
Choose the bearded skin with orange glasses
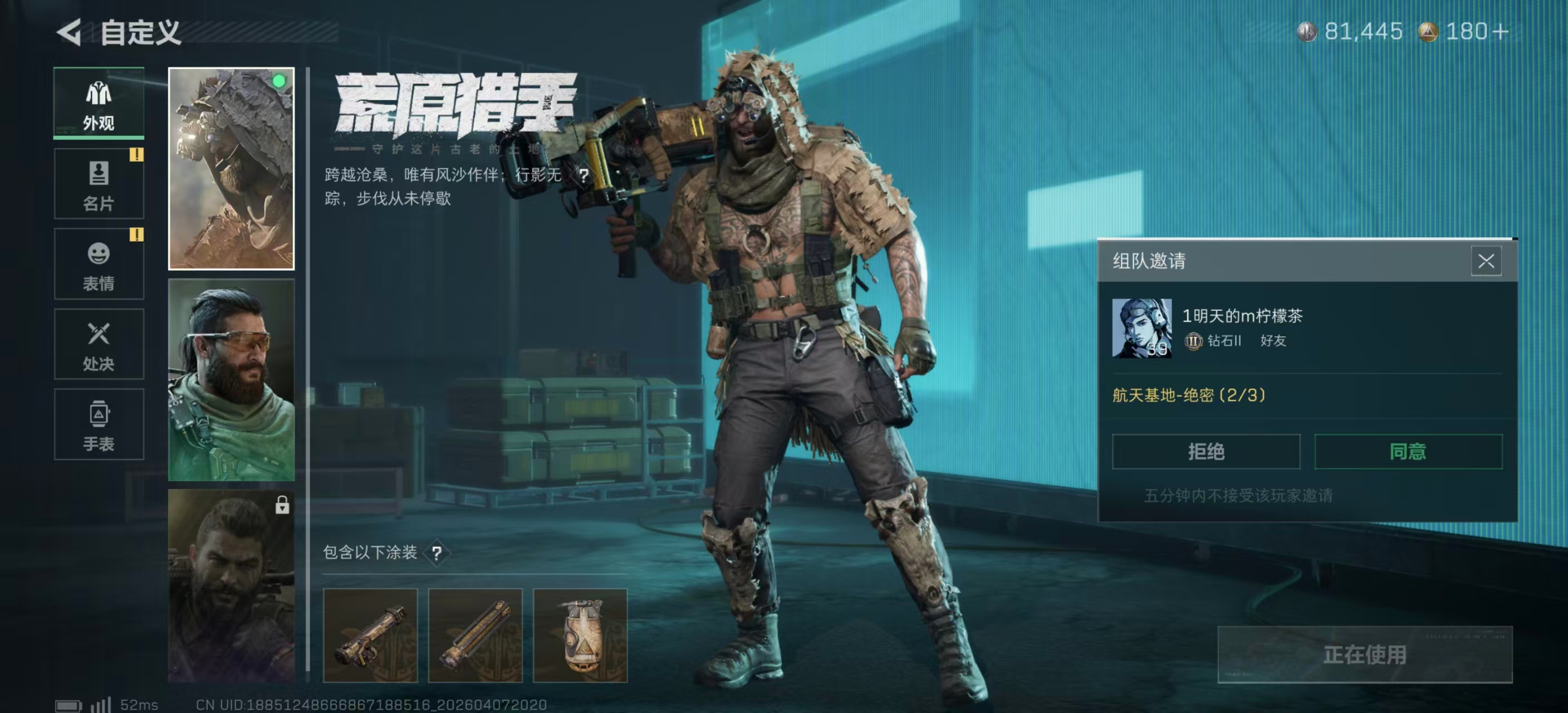[231, 380]
